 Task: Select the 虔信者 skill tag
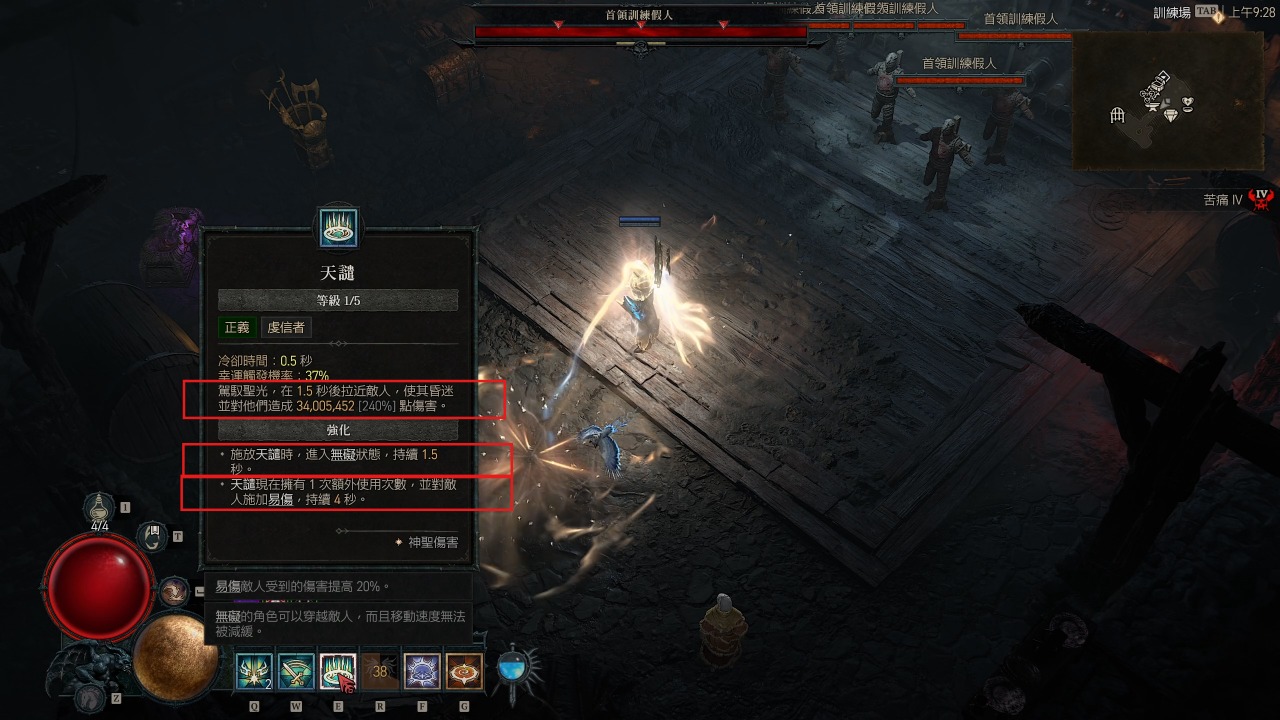[x=286, y=327]
